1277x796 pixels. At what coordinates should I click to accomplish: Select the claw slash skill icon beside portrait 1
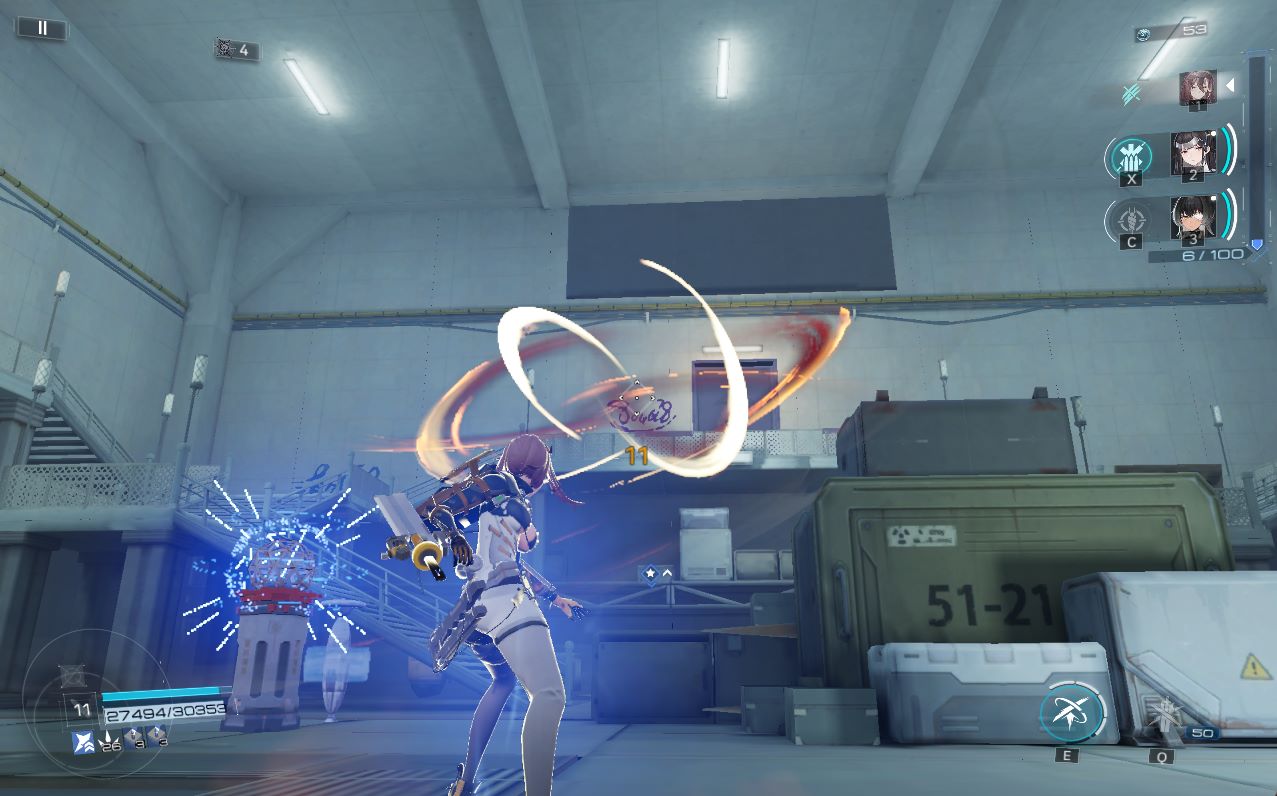click(x=1132, y=94)
